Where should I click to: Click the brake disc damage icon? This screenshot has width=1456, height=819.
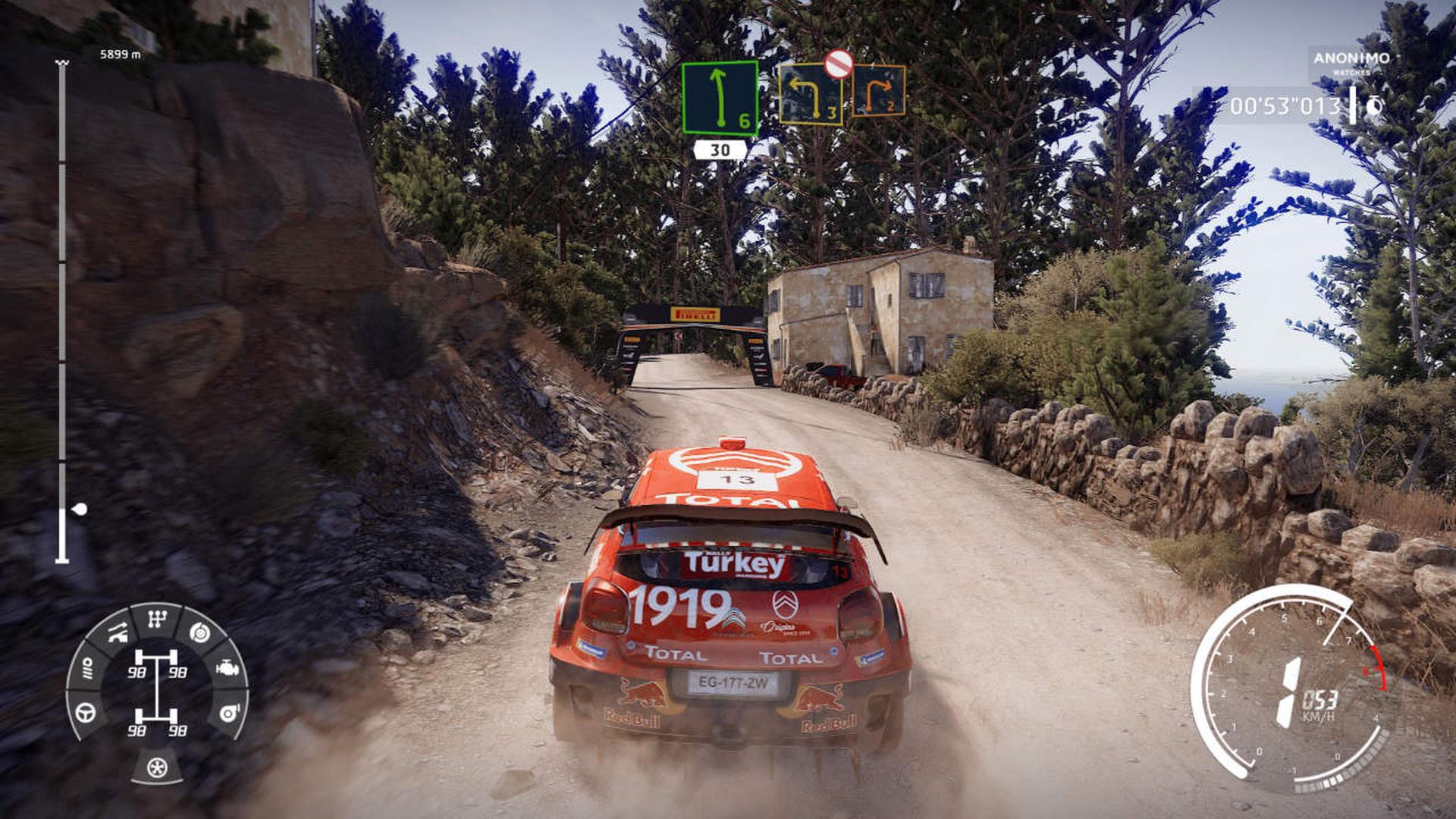199,631
